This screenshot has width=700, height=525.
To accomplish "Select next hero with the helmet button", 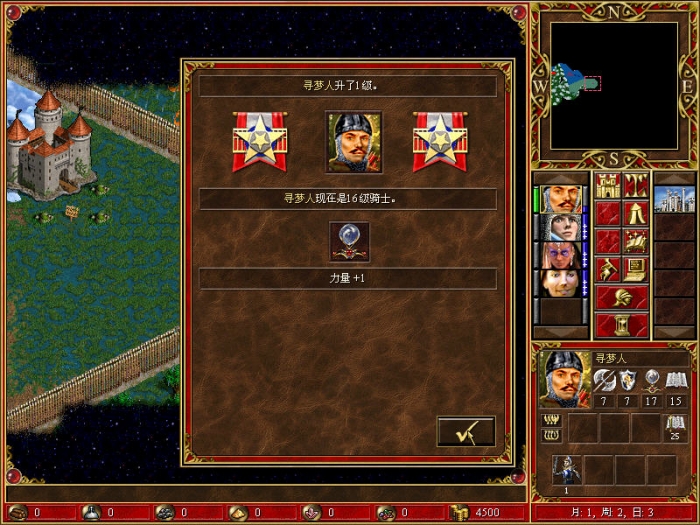I will click(621, 297).
